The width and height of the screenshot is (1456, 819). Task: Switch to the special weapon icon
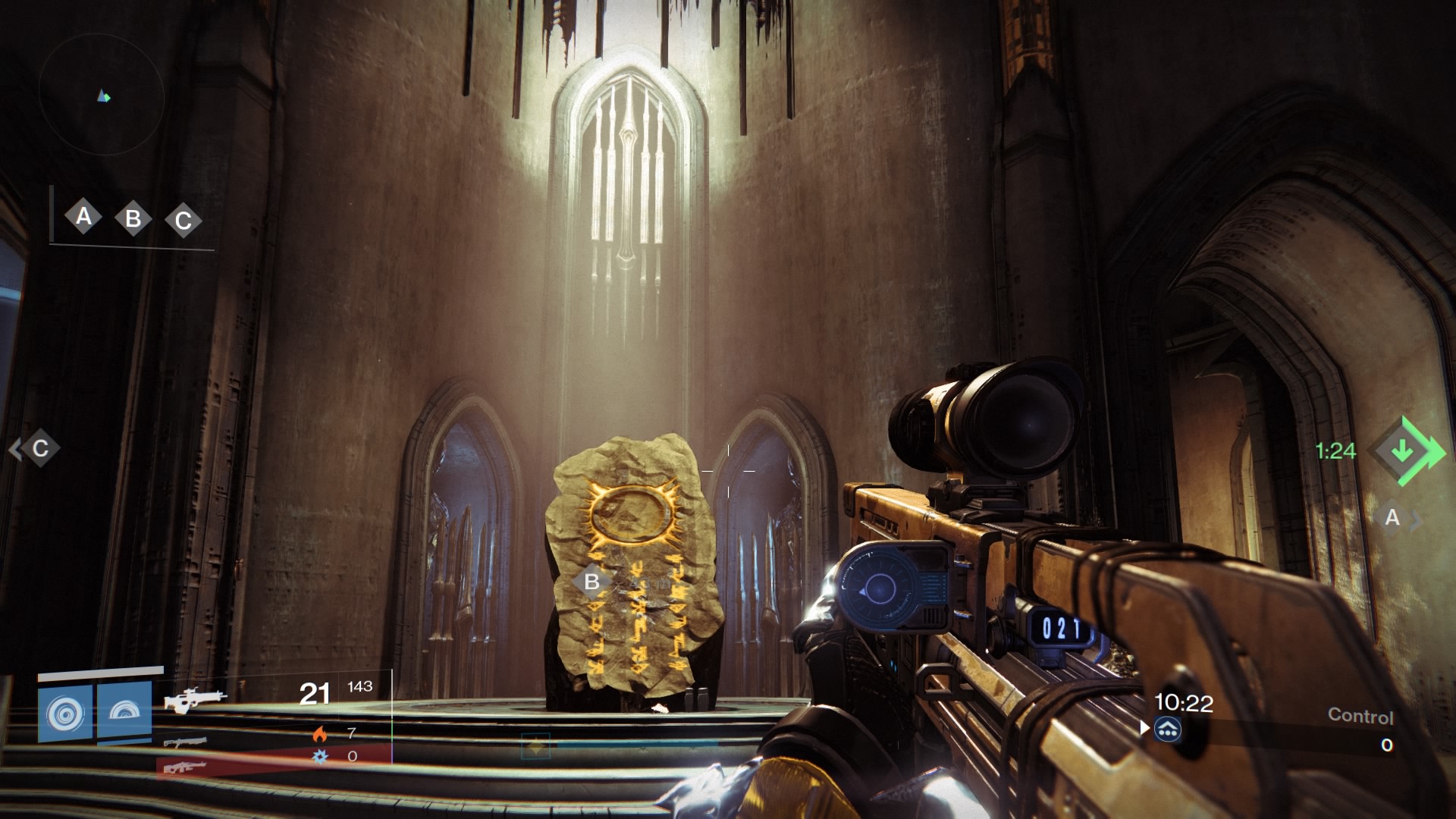click(185, 742)
